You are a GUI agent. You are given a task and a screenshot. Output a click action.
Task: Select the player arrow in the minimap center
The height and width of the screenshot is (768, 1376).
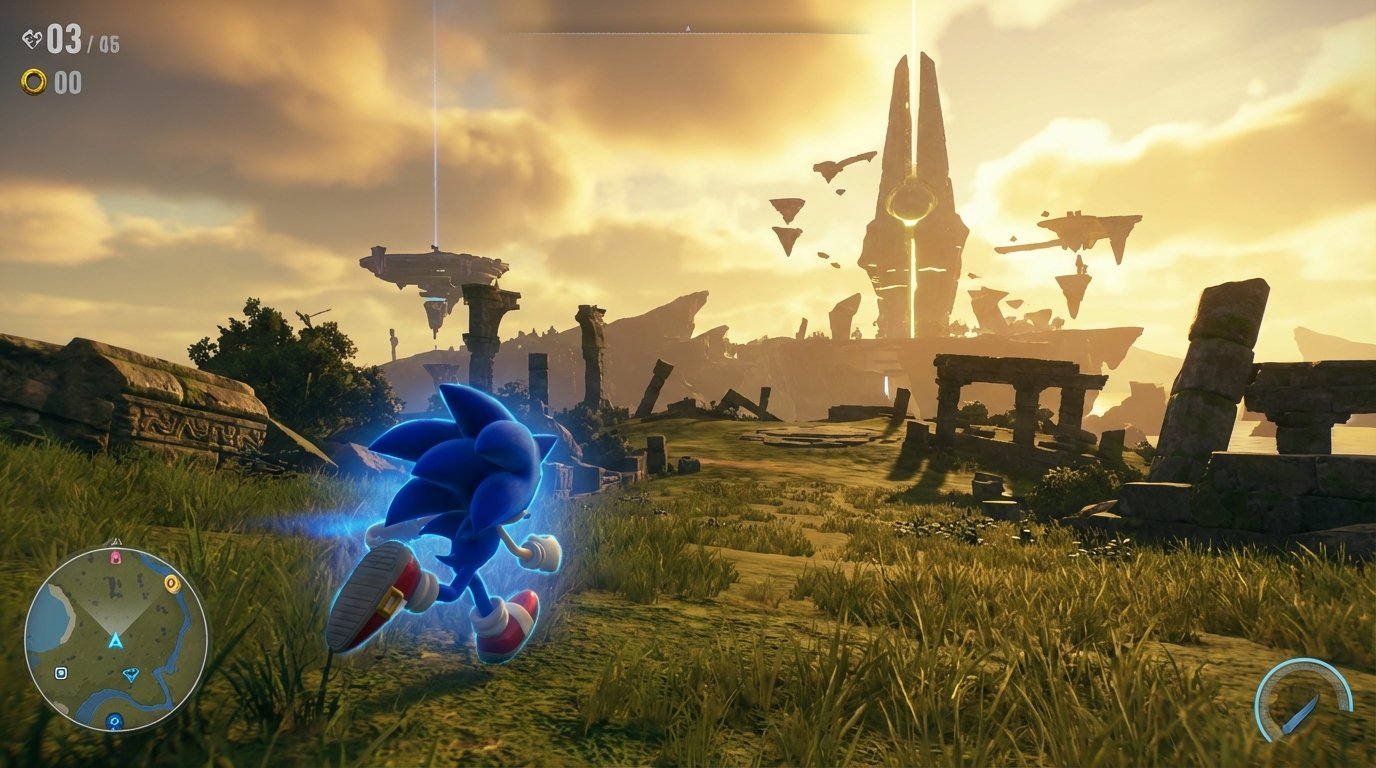(x=114, y=640)
